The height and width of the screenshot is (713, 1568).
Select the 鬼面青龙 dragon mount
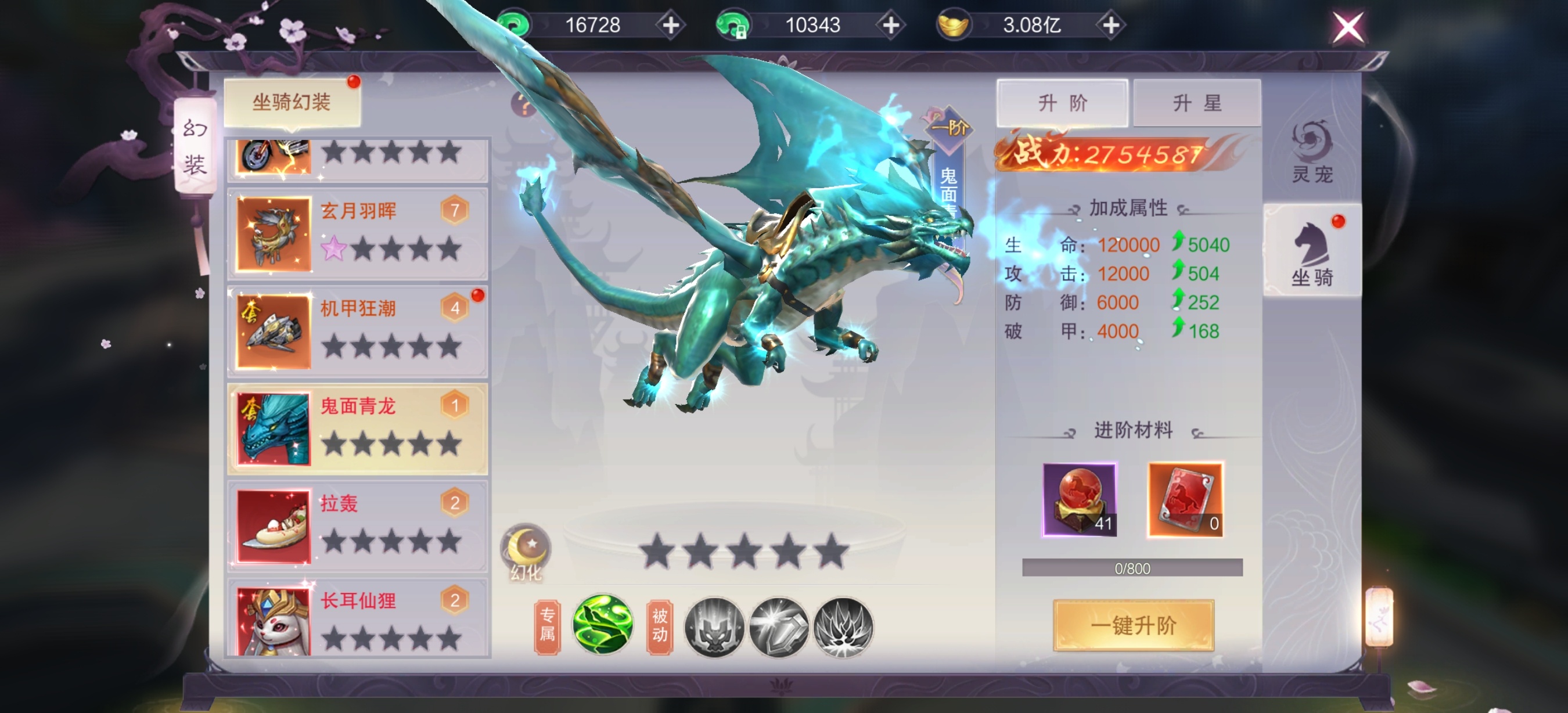(x=357, y=429)
